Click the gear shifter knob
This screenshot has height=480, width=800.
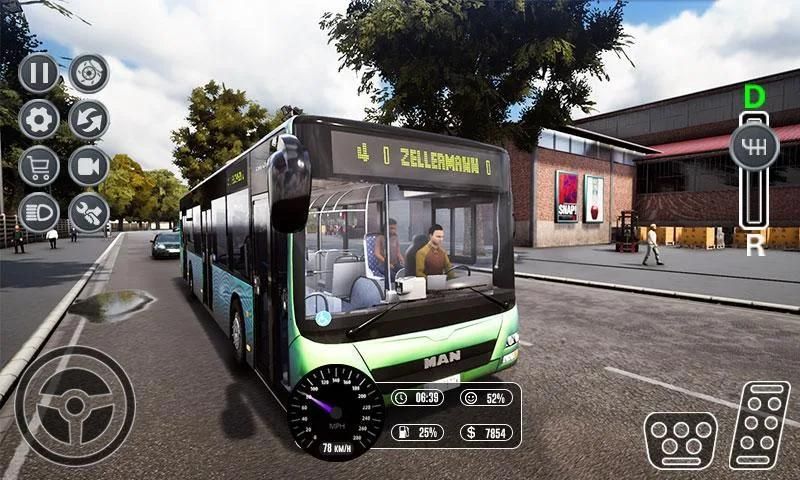[x=754, y=147]
